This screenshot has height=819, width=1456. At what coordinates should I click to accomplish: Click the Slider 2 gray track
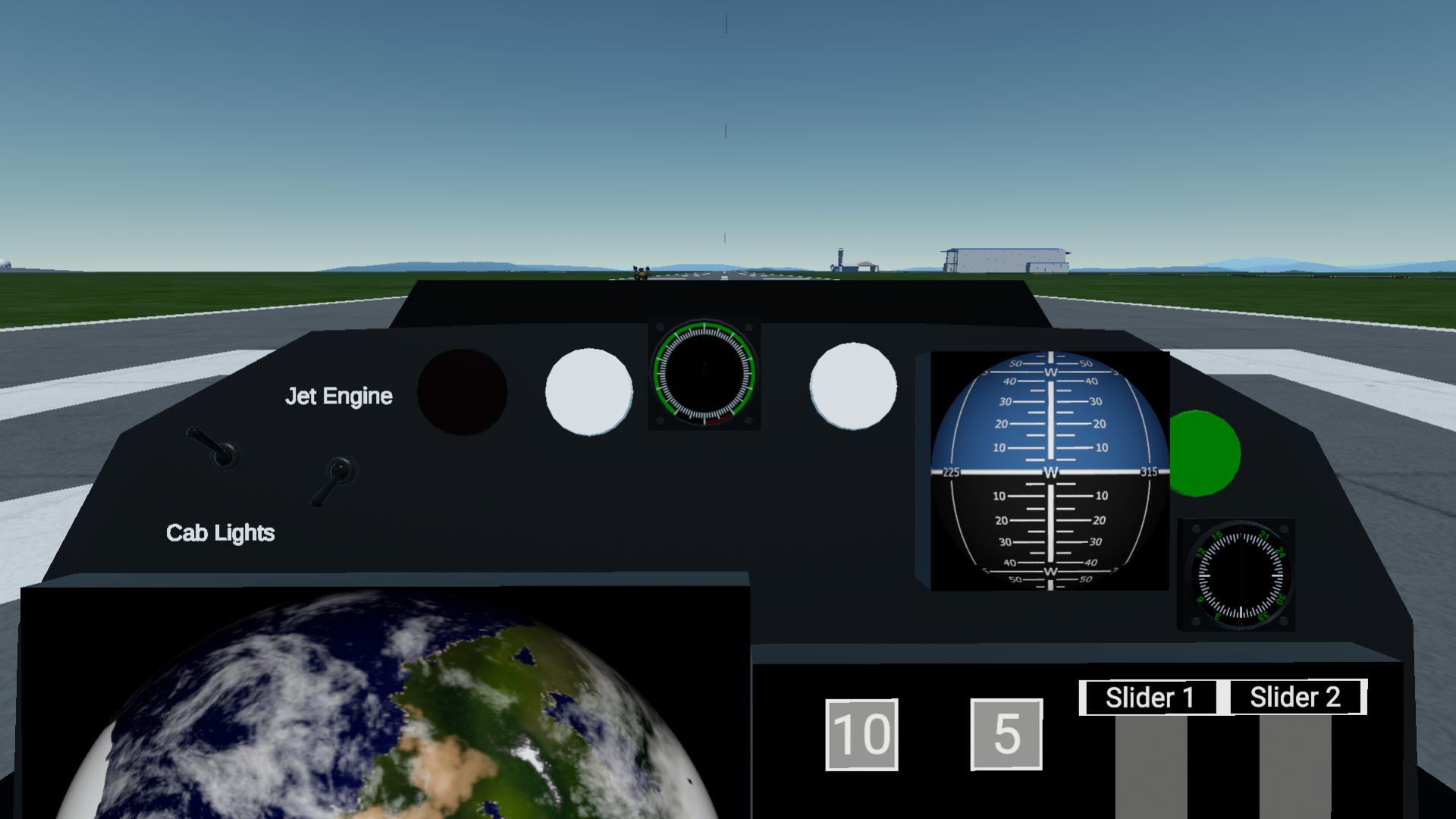coord(1294,766)
